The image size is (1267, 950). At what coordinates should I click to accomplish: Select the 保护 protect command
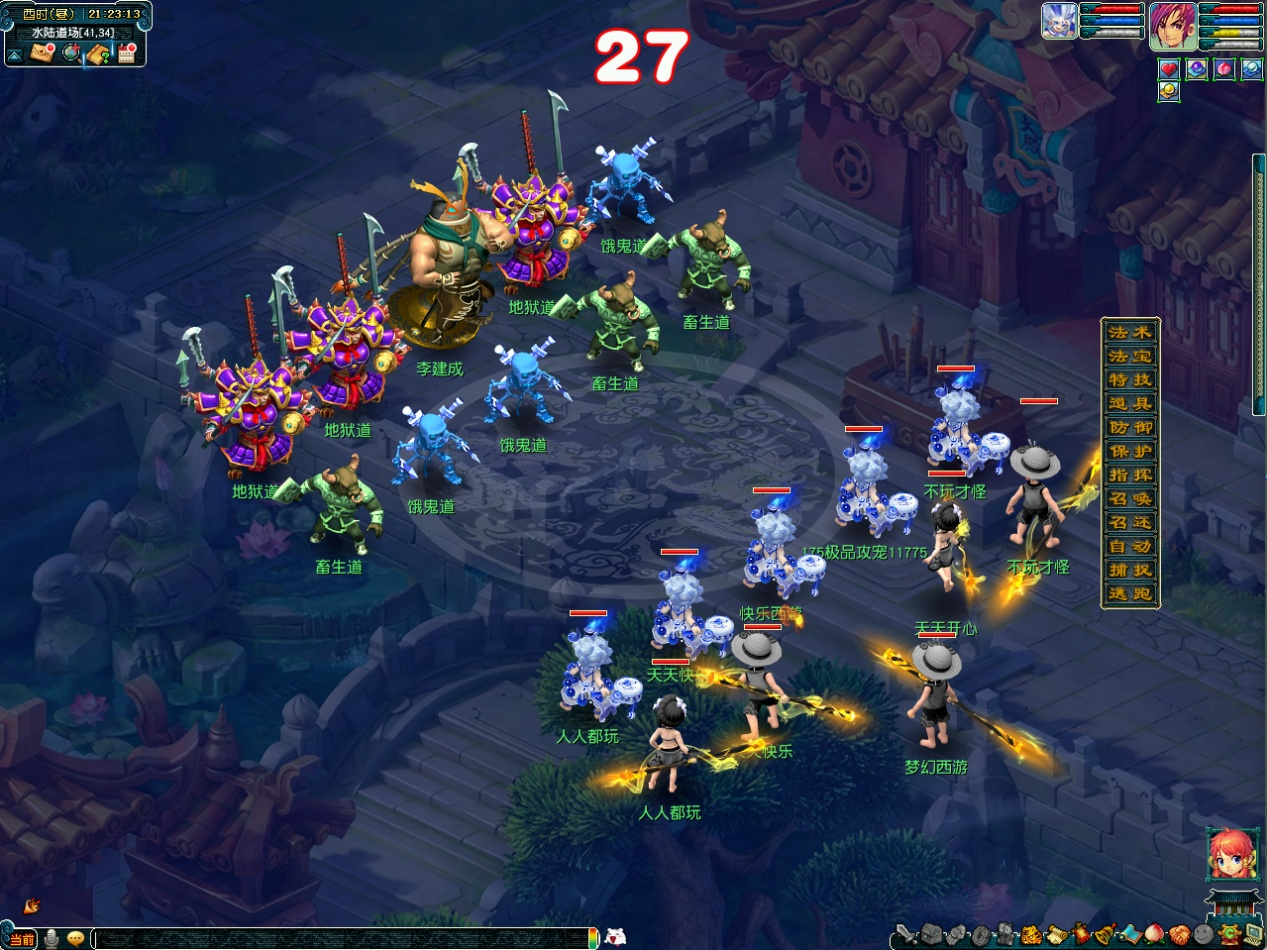(1130, 451)
